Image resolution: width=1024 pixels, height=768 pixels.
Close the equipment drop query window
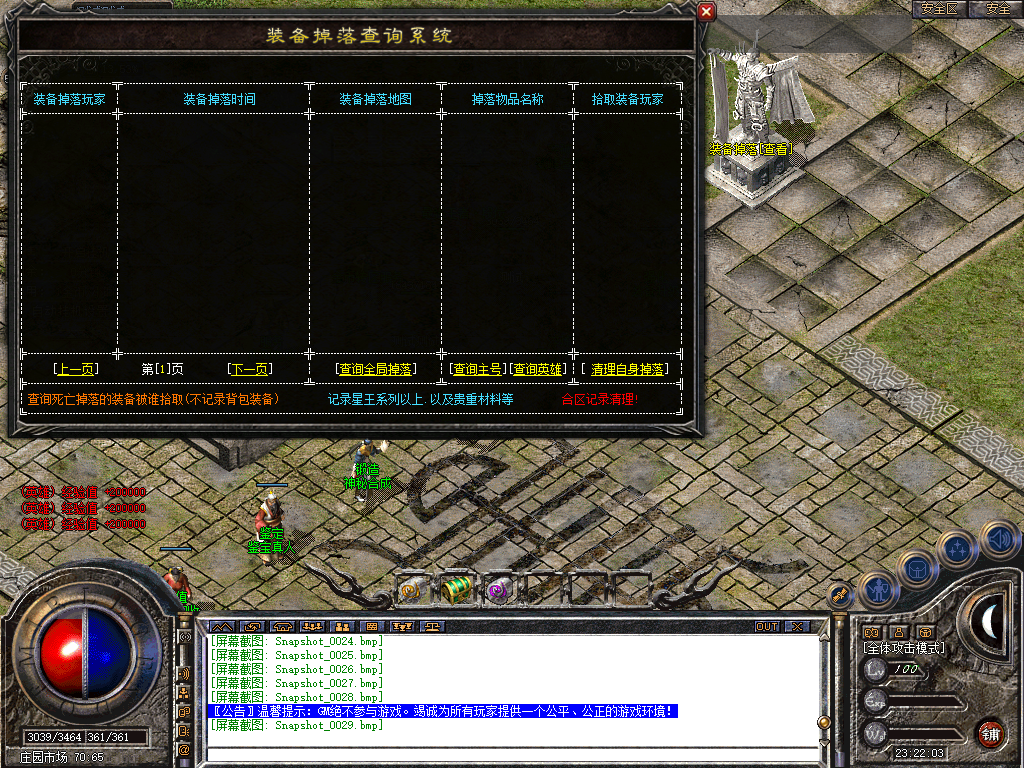tap(706, 12)
